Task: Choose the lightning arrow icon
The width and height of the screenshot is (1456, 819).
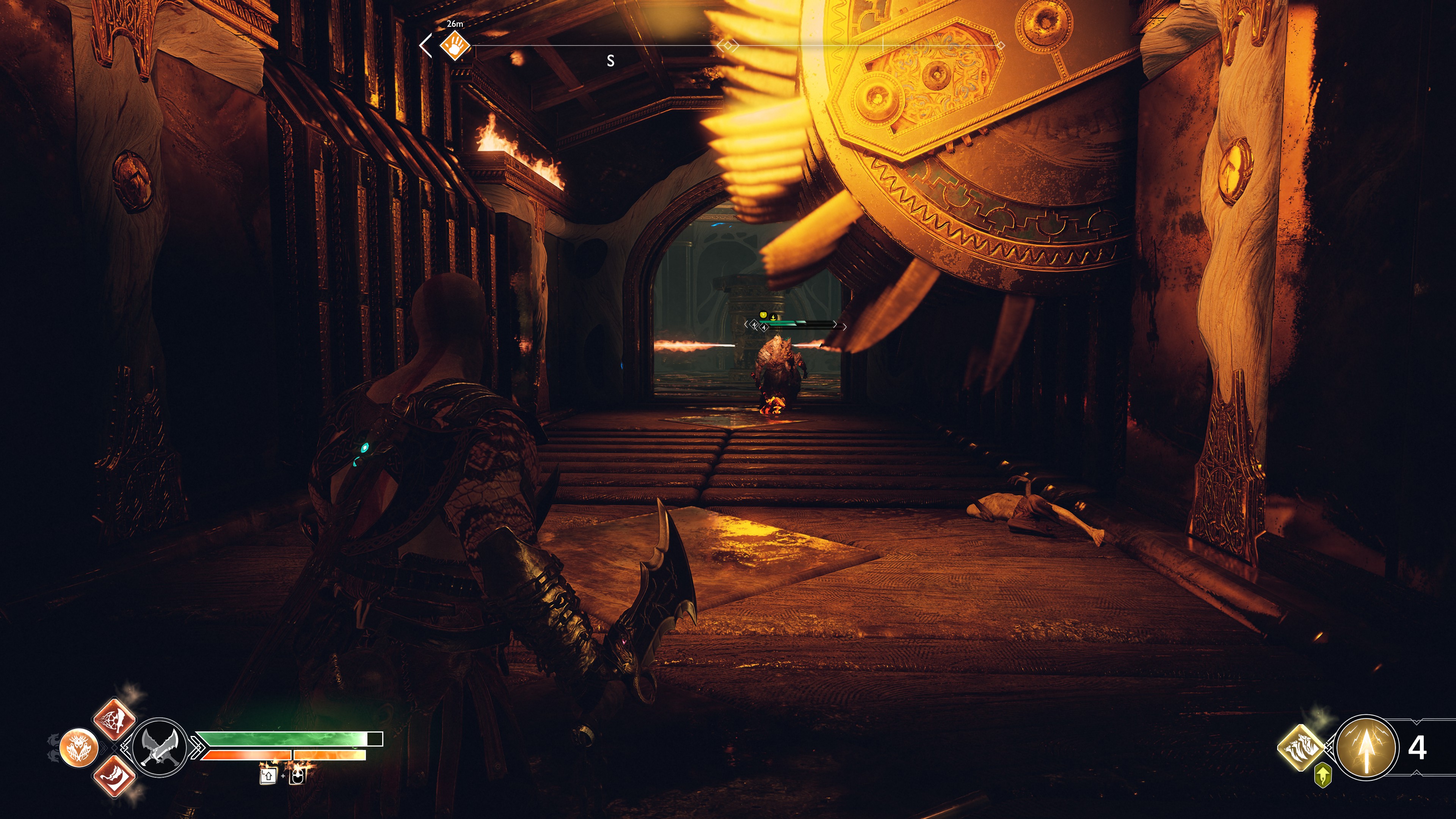Action: (1366, 747)
